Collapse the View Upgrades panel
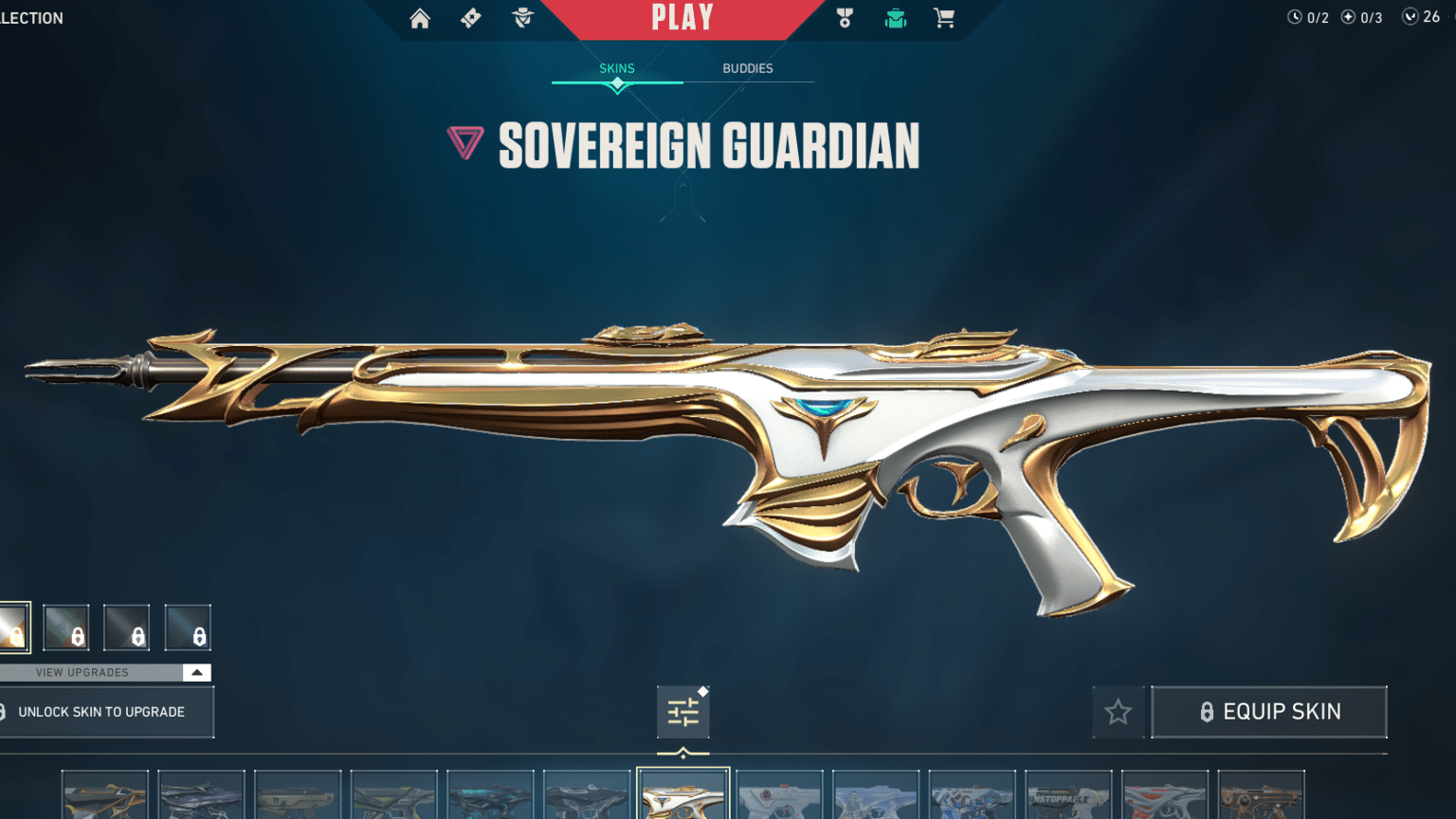The image size is (1456, 819). click(196, 672)
